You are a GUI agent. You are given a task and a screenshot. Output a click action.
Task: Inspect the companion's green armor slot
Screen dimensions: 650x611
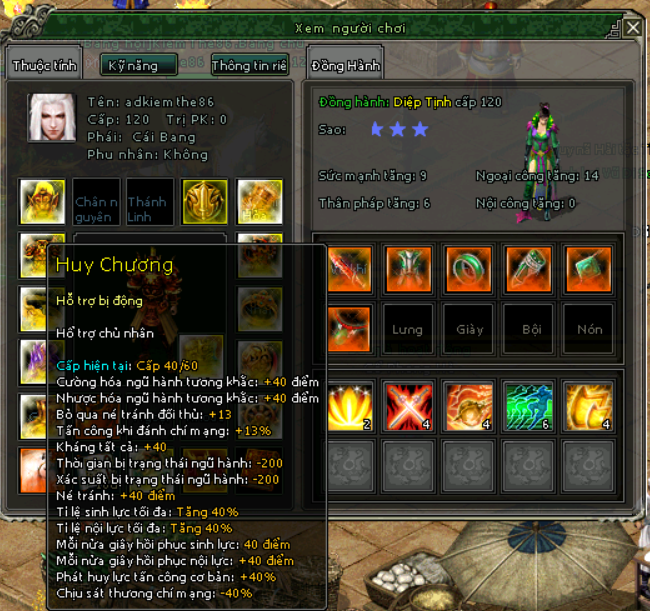pos(408,269)
